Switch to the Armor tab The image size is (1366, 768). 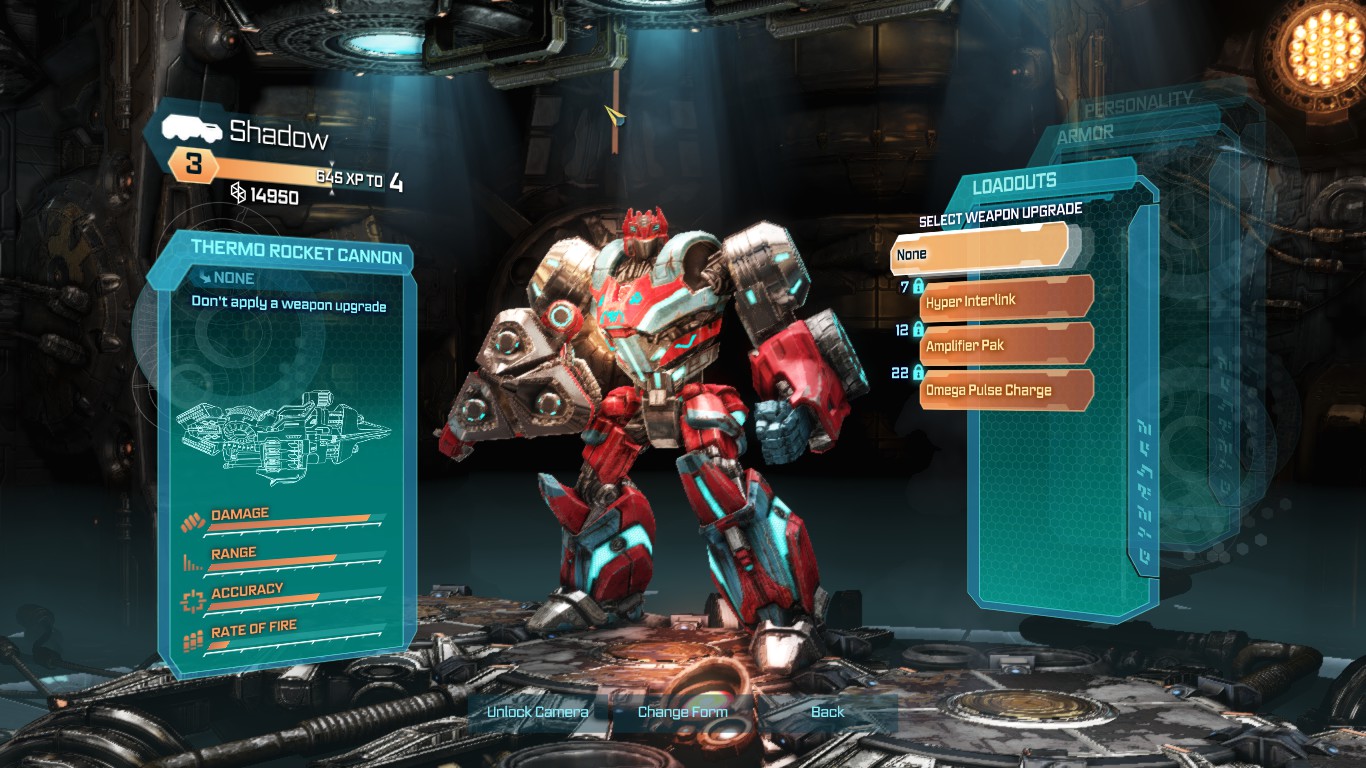(1085, 134)
